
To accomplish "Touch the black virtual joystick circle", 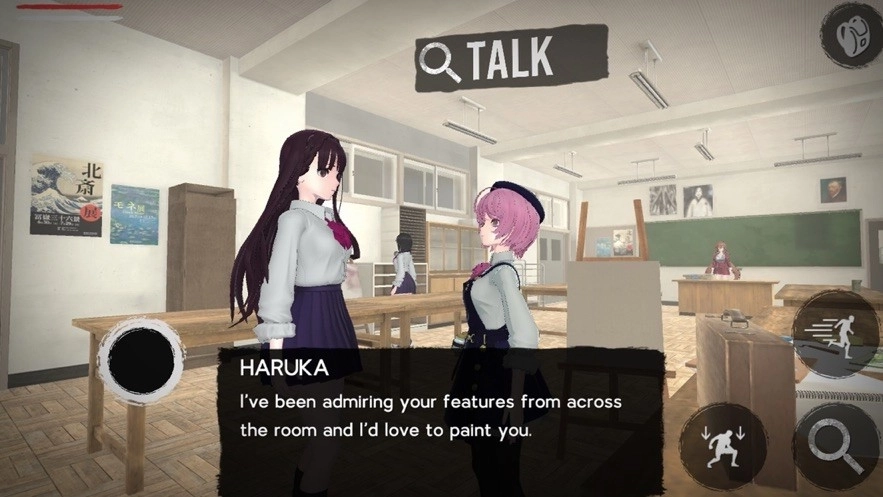I will click(141, 359).
